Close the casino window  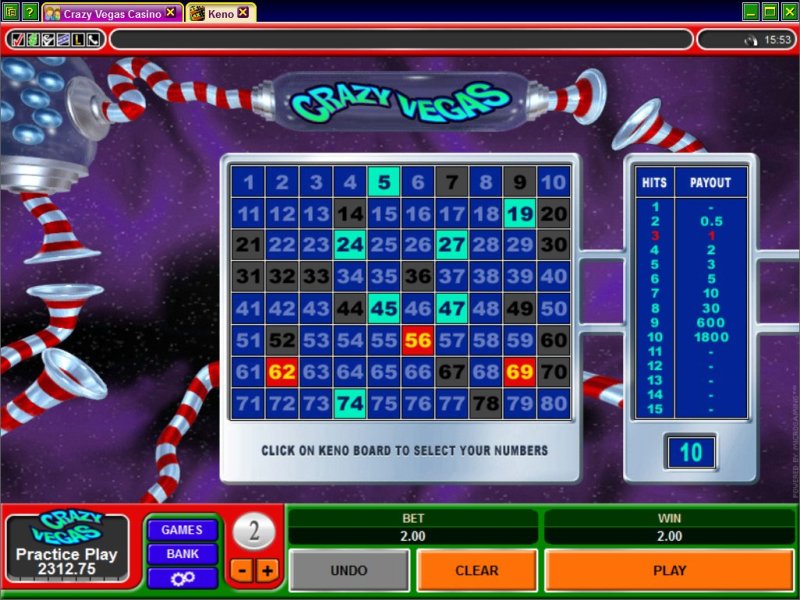click(x=789, y=12)
